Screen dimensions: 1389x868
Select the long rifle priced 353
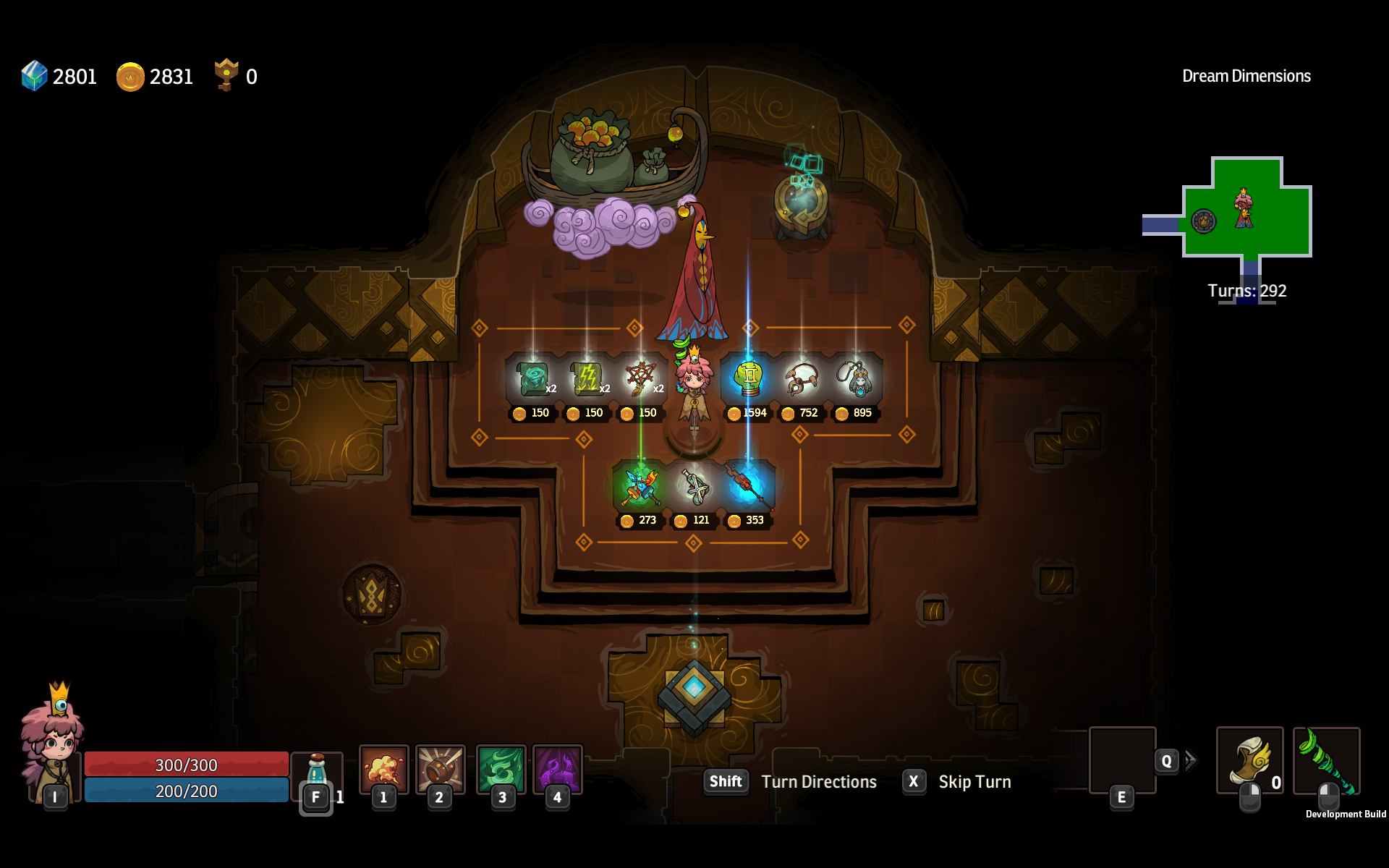747,486
